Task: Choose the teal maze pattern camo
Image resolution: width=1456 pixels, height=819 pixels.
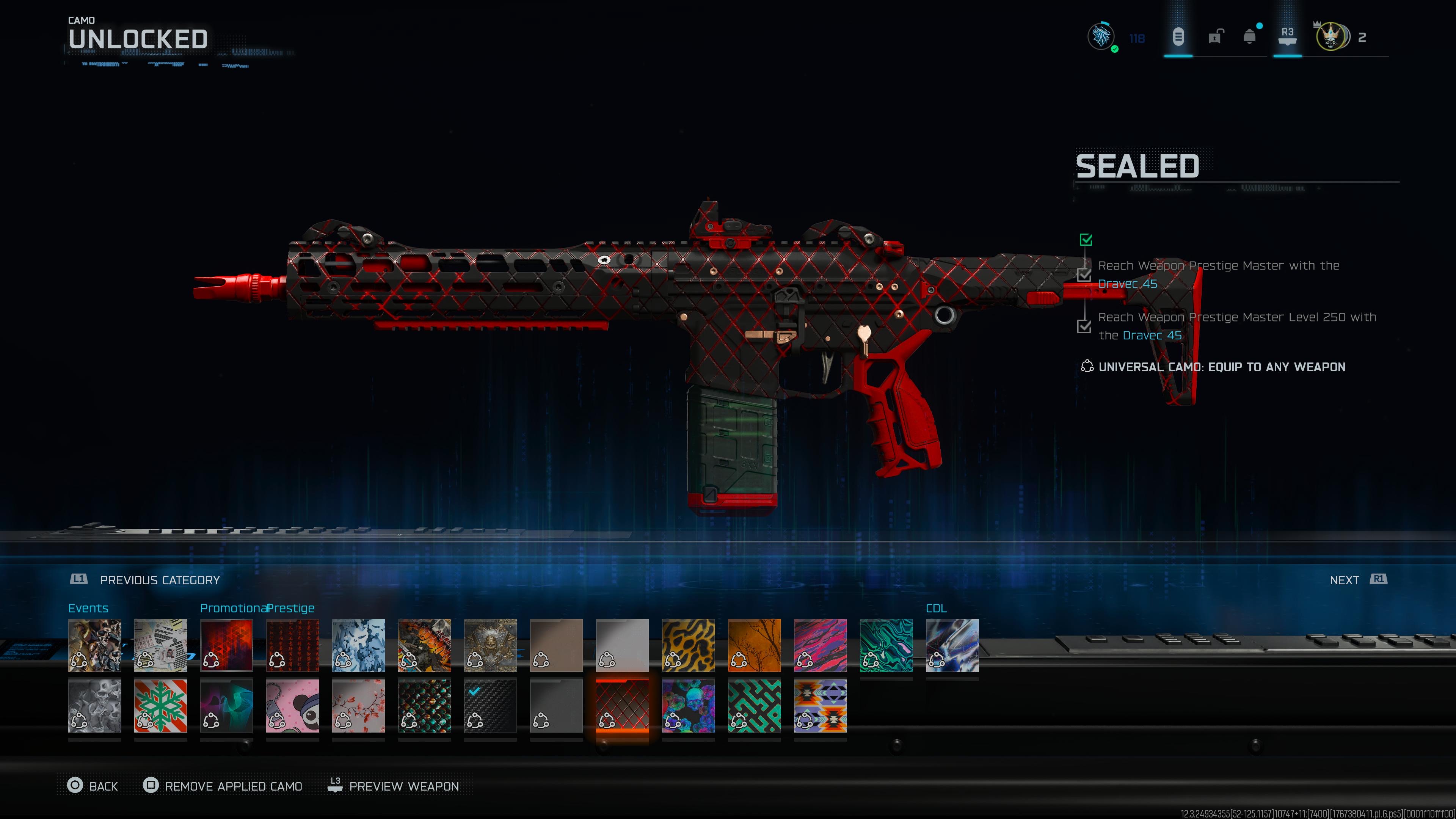Action: 754,705
